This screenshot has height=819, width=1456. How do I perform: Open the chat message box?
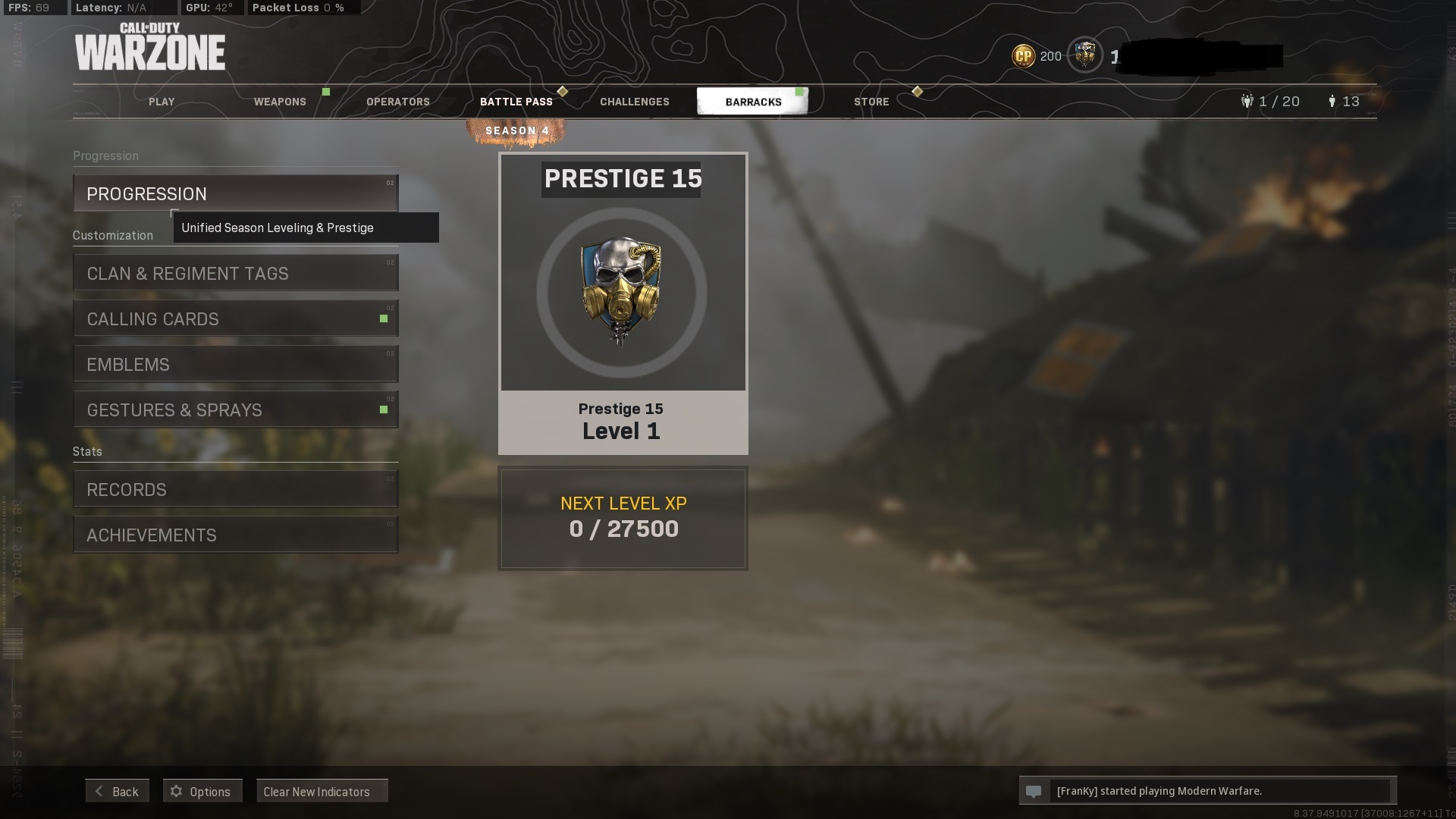(1207, 791)
